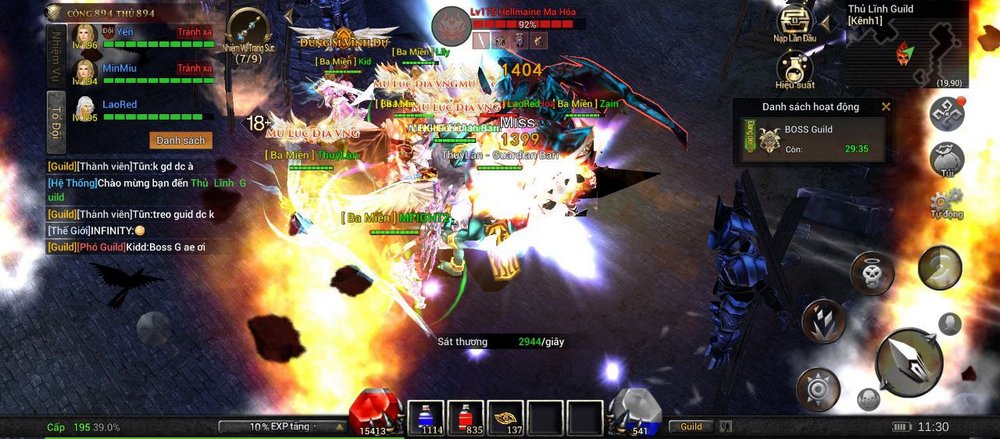Open the Túi bag inventory
1000x439 pixels.
click(x=946, y=159)
